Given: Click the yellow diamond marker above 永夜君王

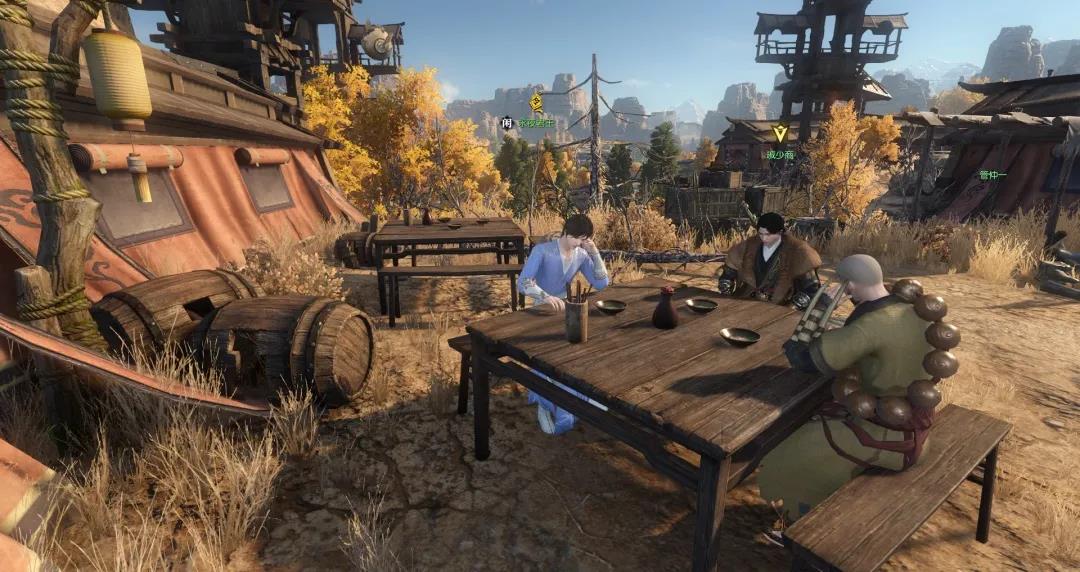Looking at the screenshot, I should pos(536,102).
